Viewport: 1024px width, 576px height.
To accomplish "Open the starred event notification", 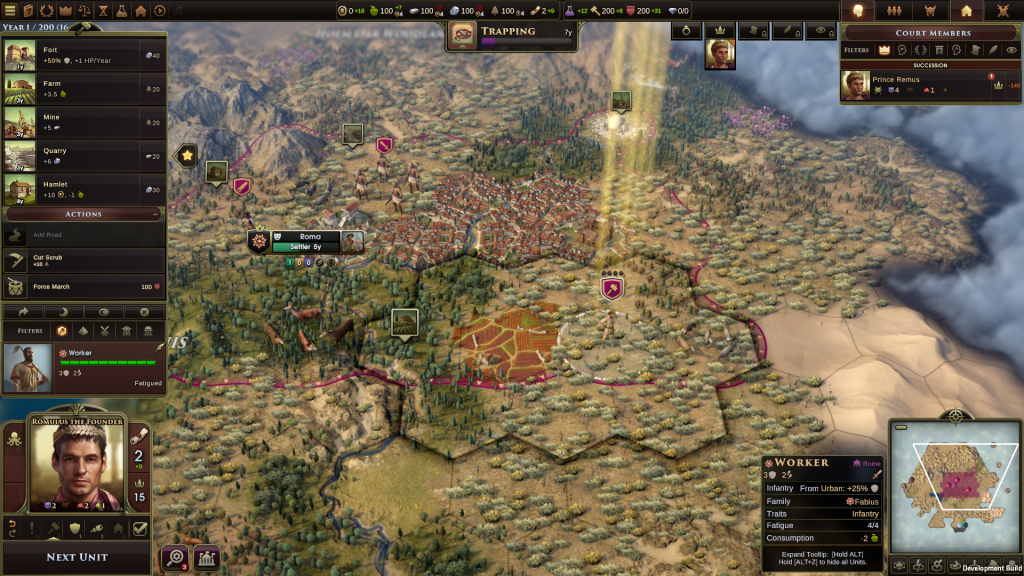I will [x=187, y=155].
